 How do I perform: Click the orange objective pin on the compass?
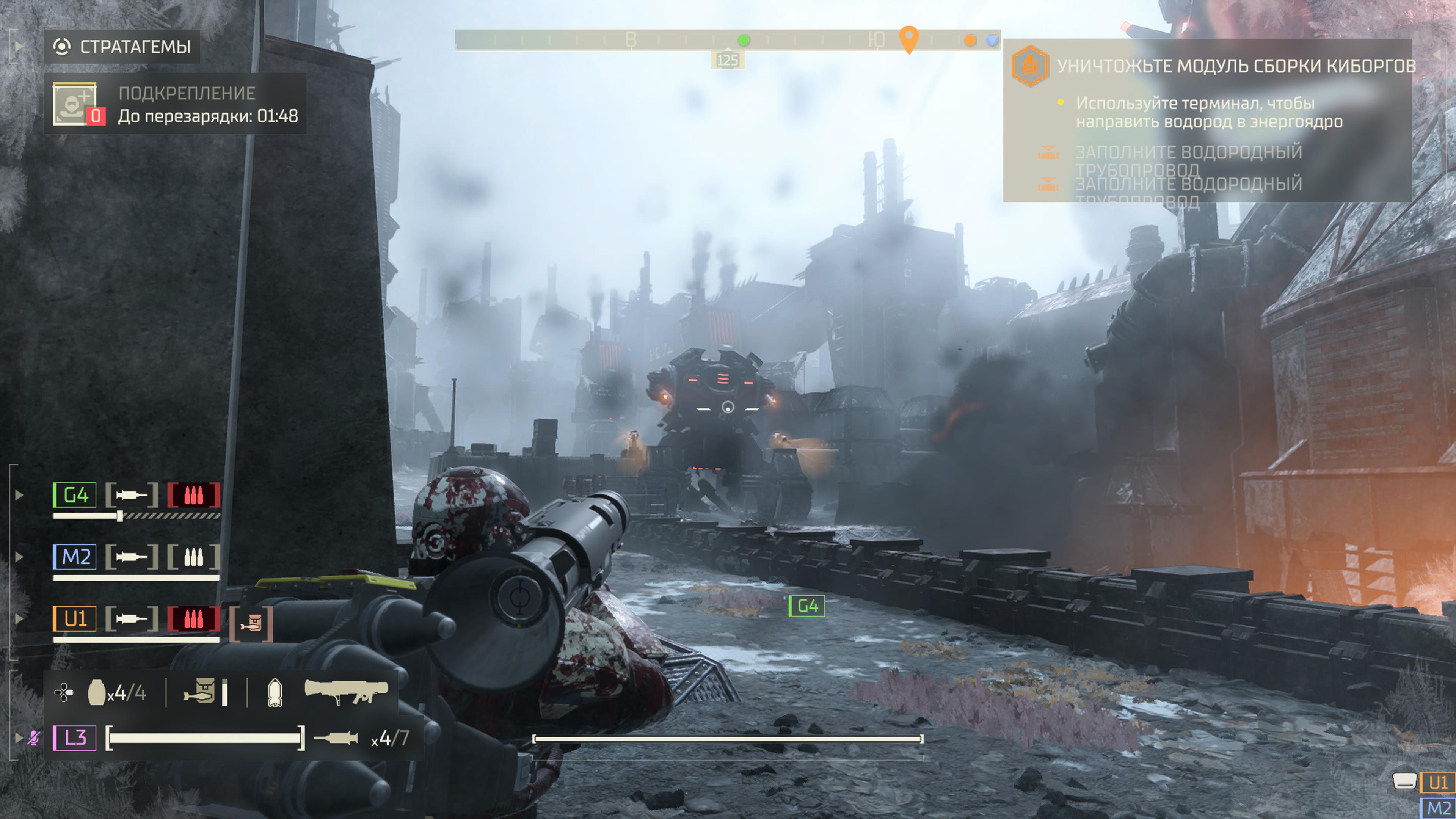point(908,38)
